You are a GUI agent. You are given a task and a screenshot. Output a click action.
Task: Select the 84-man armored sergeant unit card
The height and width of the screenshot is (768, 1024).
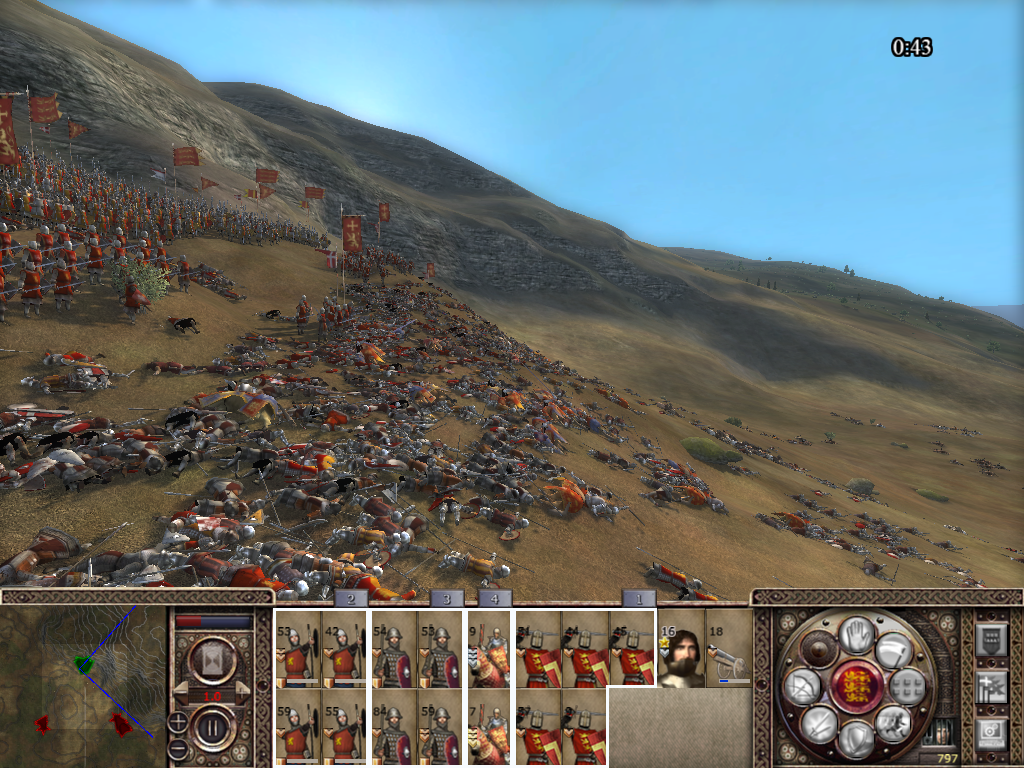point(393,727)
